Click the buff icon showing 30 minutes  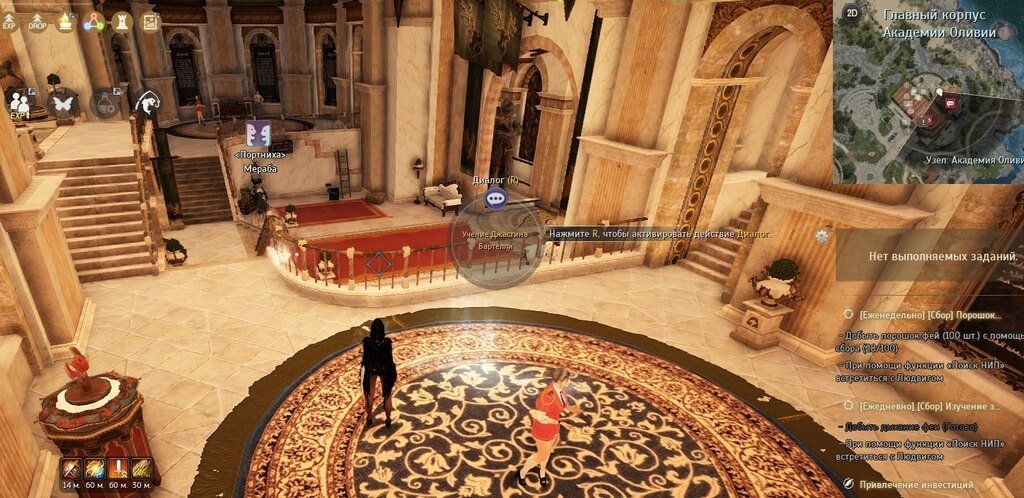(141, 468)
